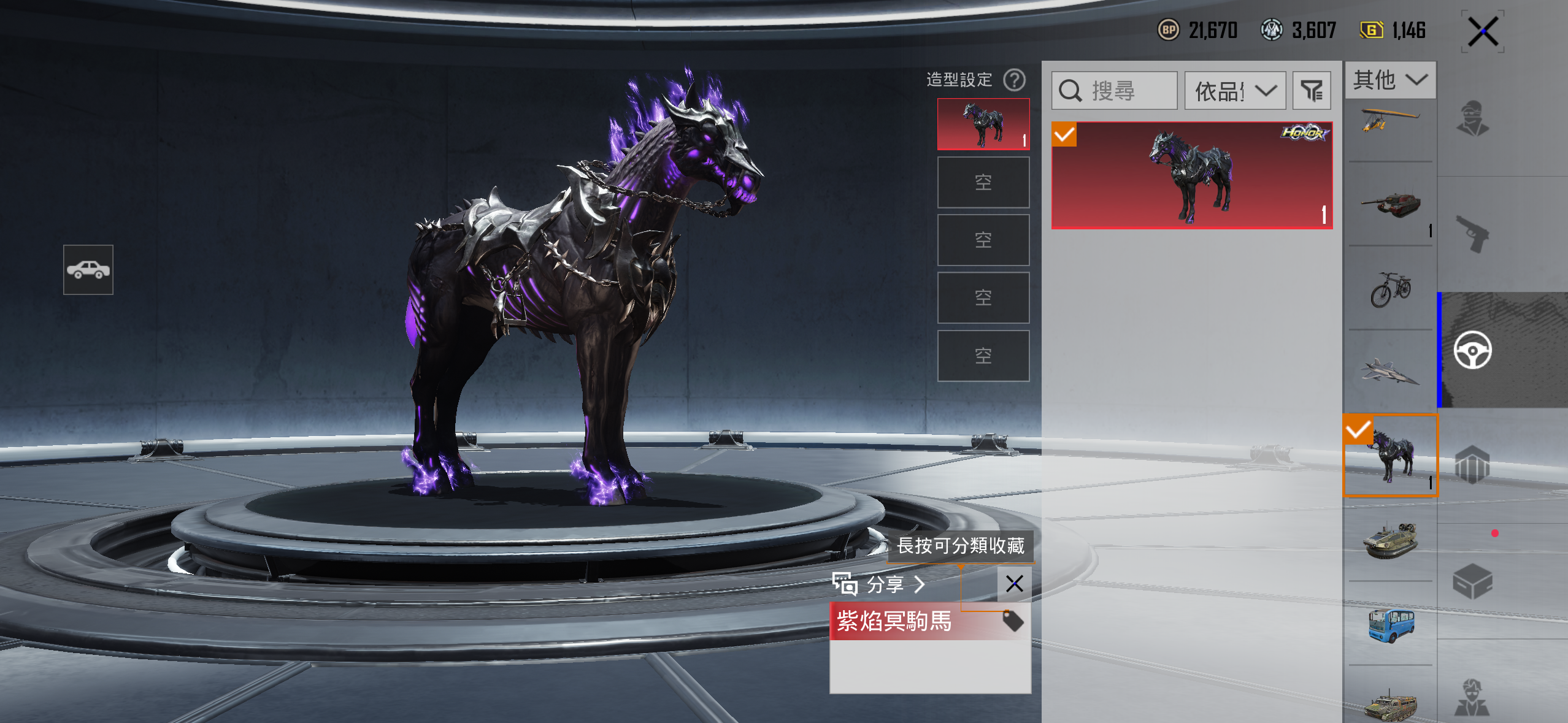Toggle the car preview button
Viewport: 1568px width, 723px height.
88,270
